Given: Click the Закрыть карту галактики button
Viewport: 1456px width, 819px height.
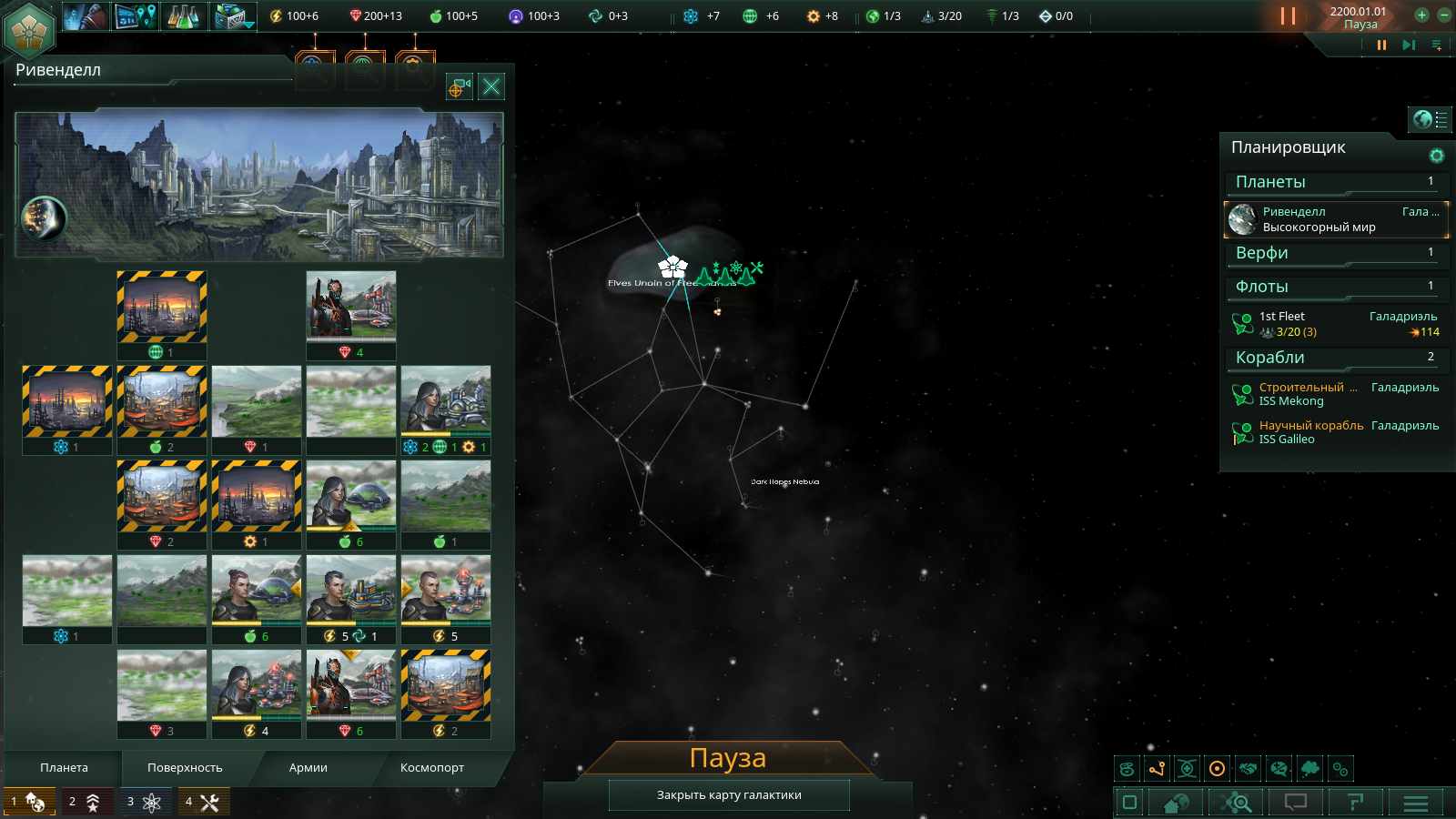Looking at the screenshot, I should pyautogui.click(x=729, y=795).
